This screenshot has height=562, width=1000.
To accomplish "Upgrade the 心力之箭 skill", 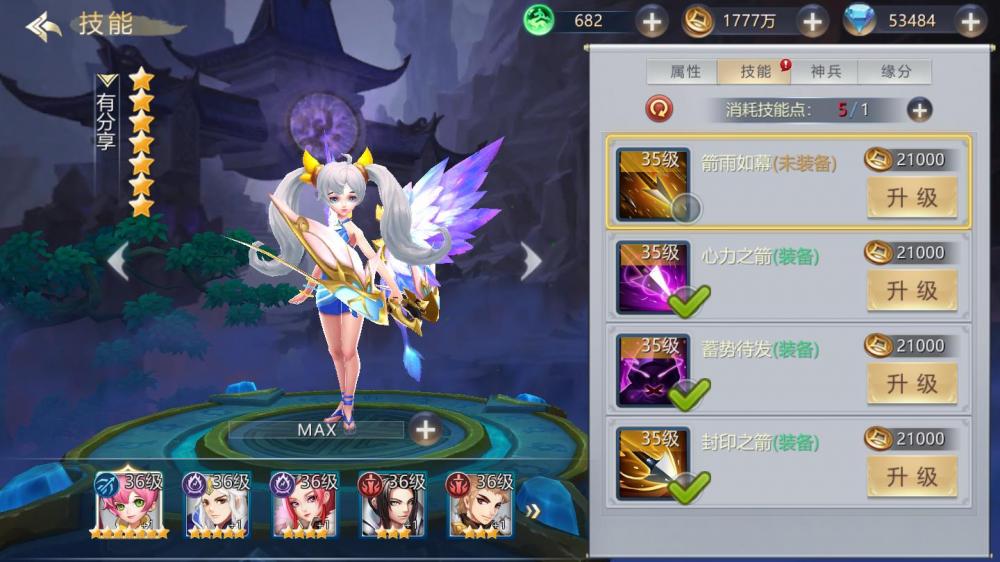I will tap(911, 291).
